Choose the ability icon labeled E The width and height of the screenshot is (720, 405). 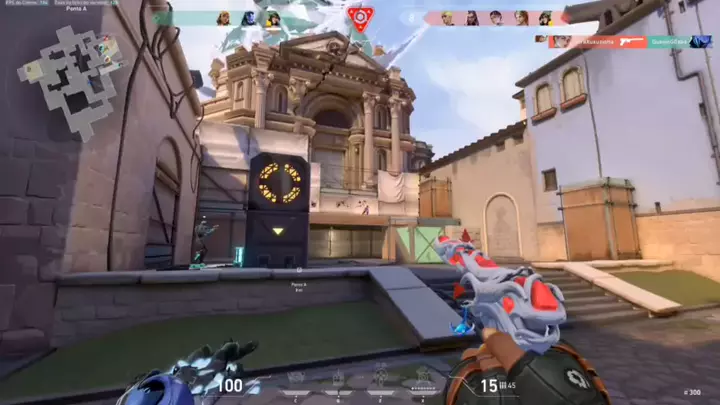click(380, 376)
